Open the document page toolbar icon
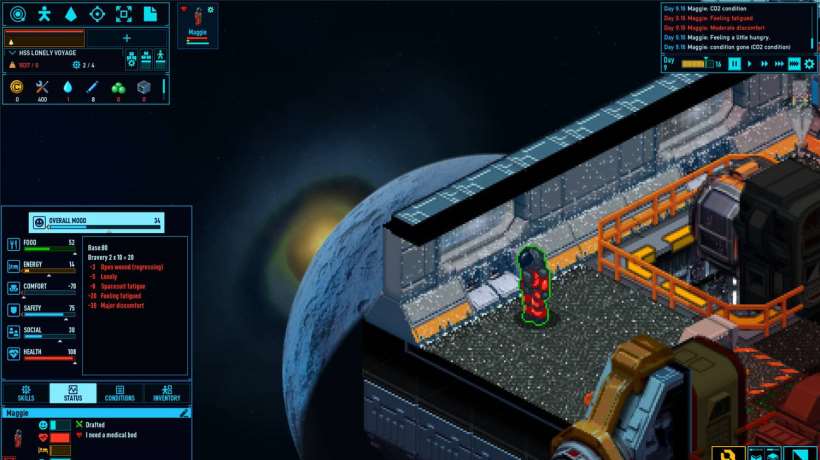Screen dimensions: 820x460 [150, 14]
